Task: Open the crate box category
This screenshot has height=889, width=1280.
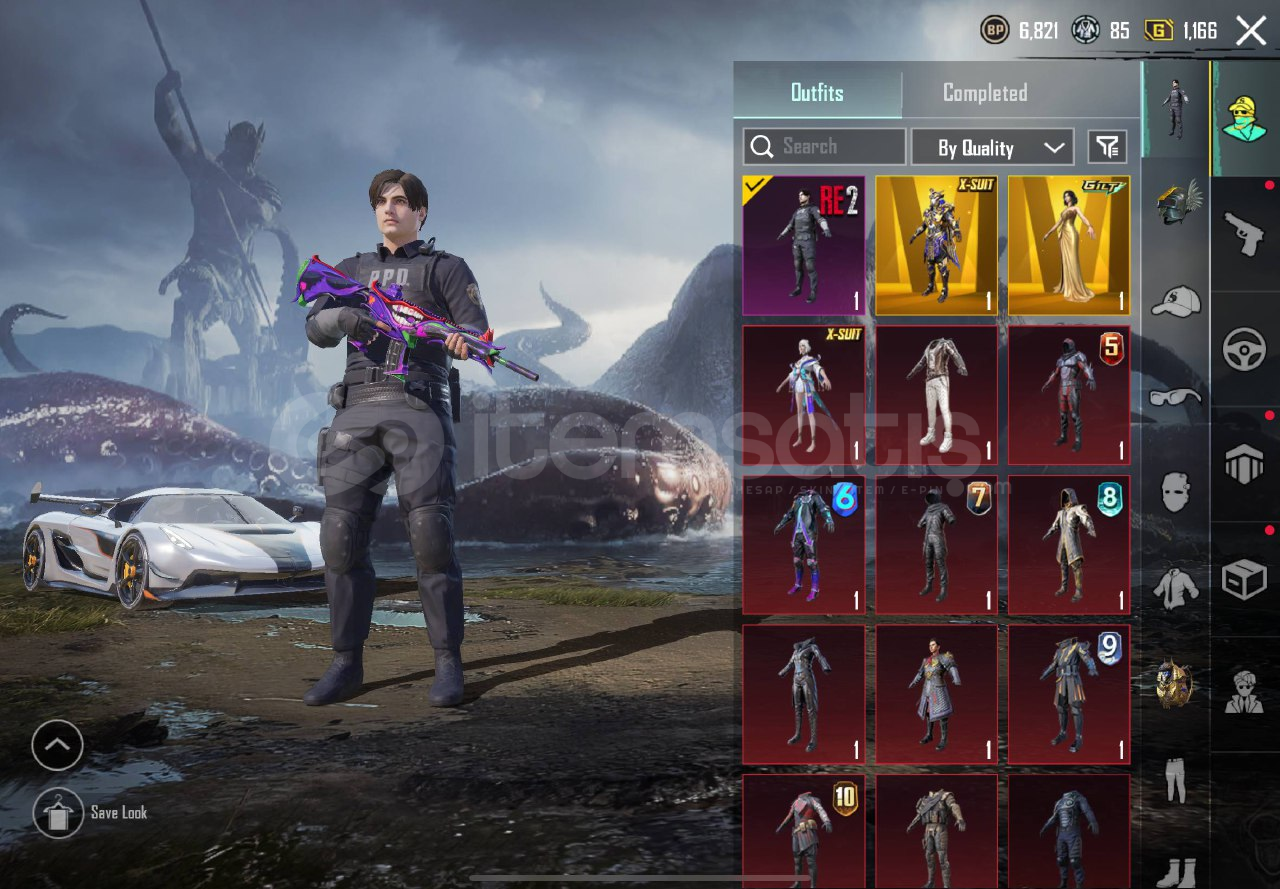Action: coord(1244,579)
